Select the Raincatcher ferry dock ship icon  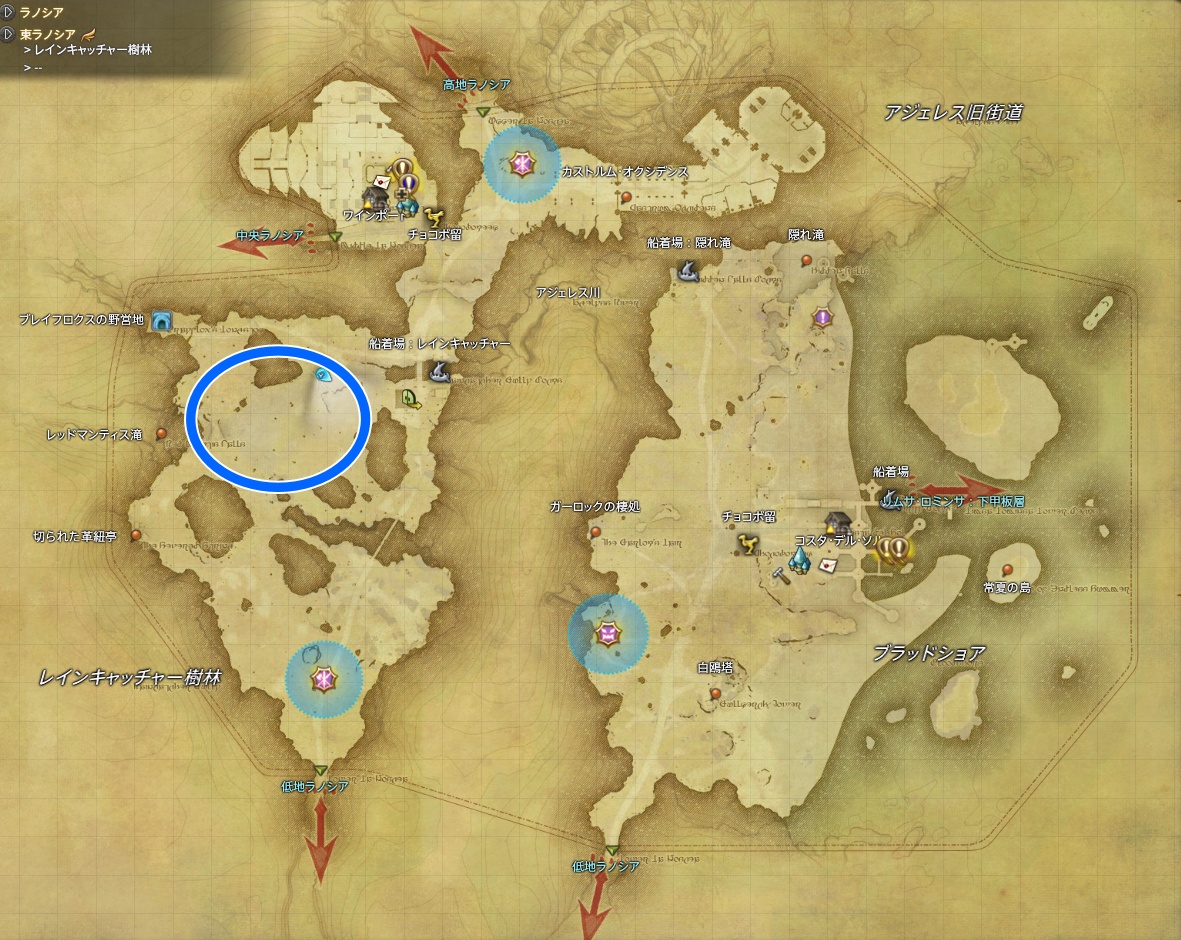click(438, 372)
